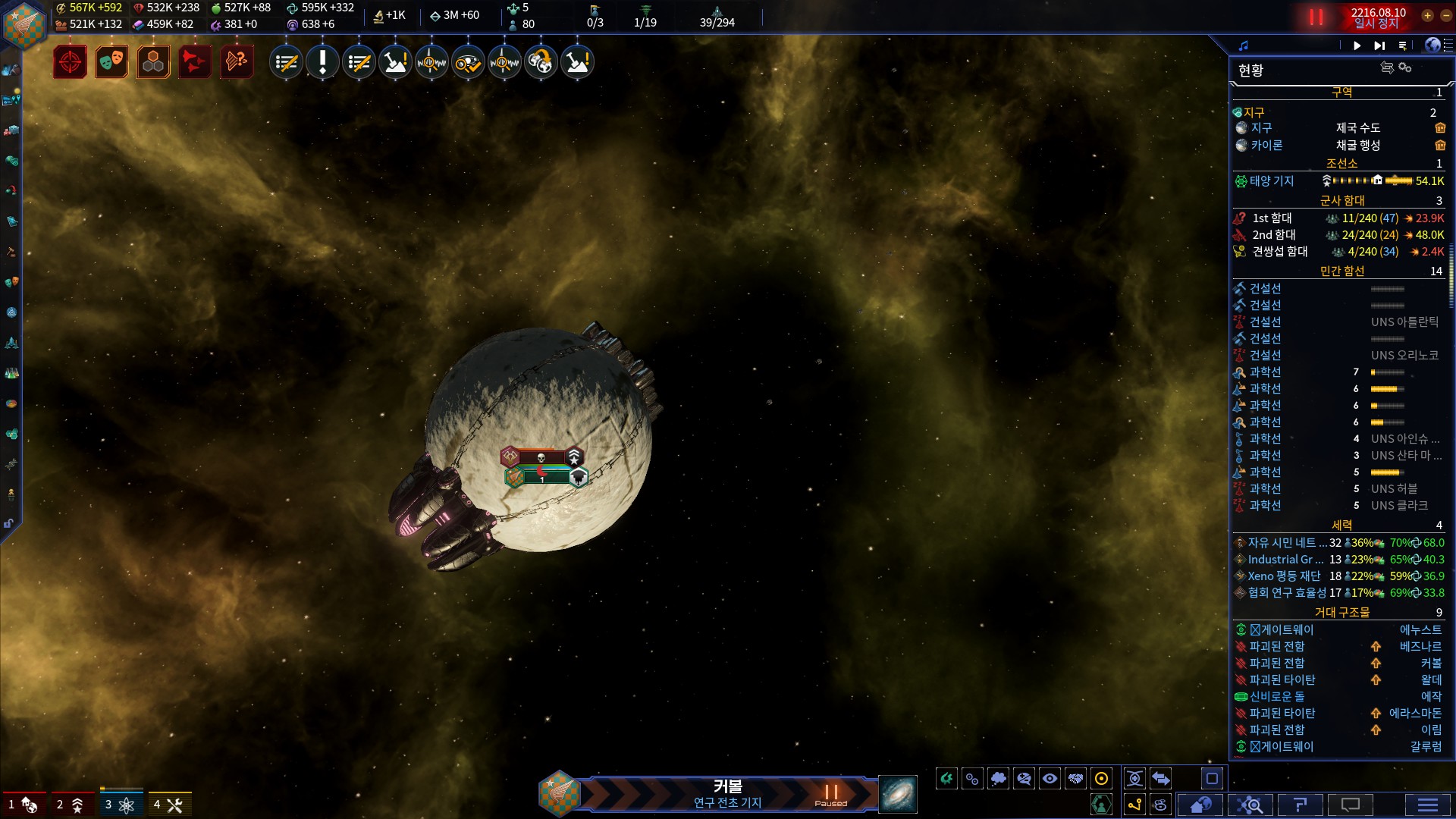Open the empire flag emblem panel

24,24
